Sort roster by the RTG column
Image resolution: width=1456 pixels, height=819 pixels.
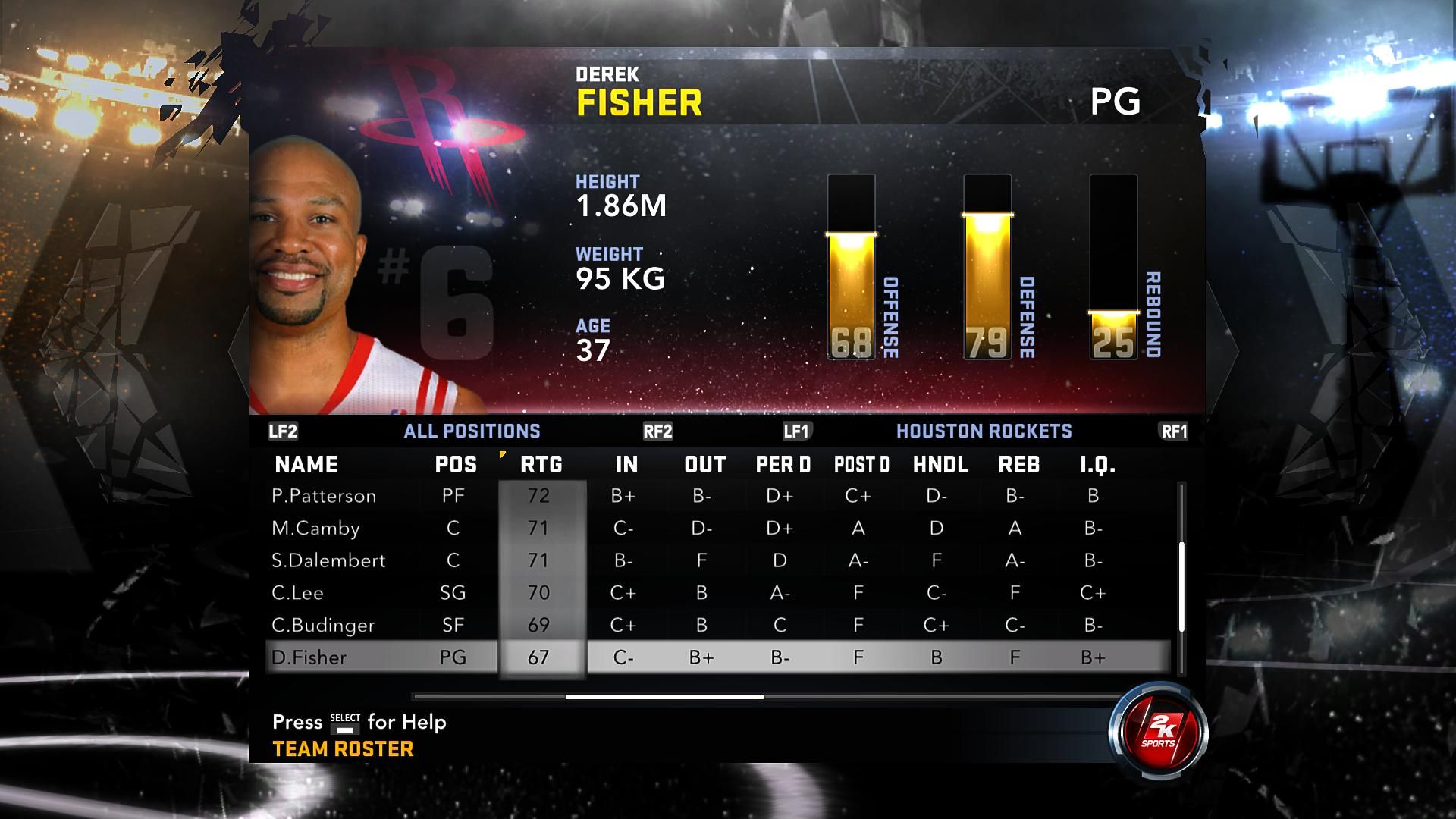541,465
